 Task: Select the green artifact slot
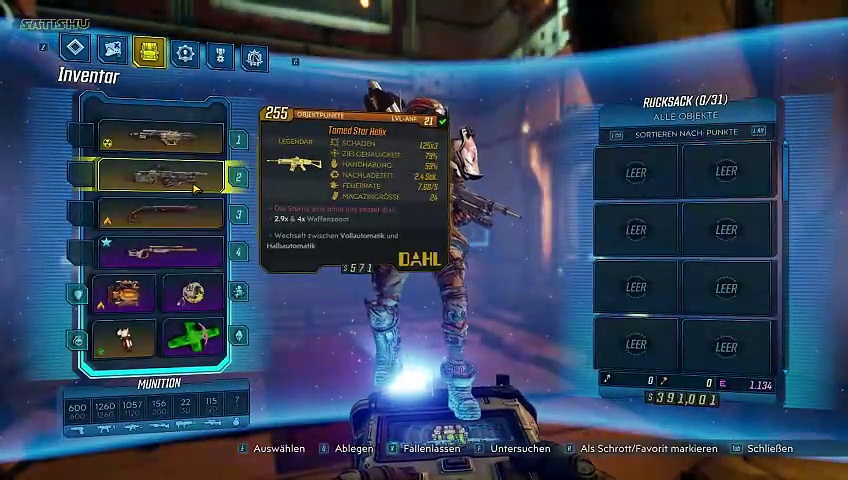click(x=193, y=337)
